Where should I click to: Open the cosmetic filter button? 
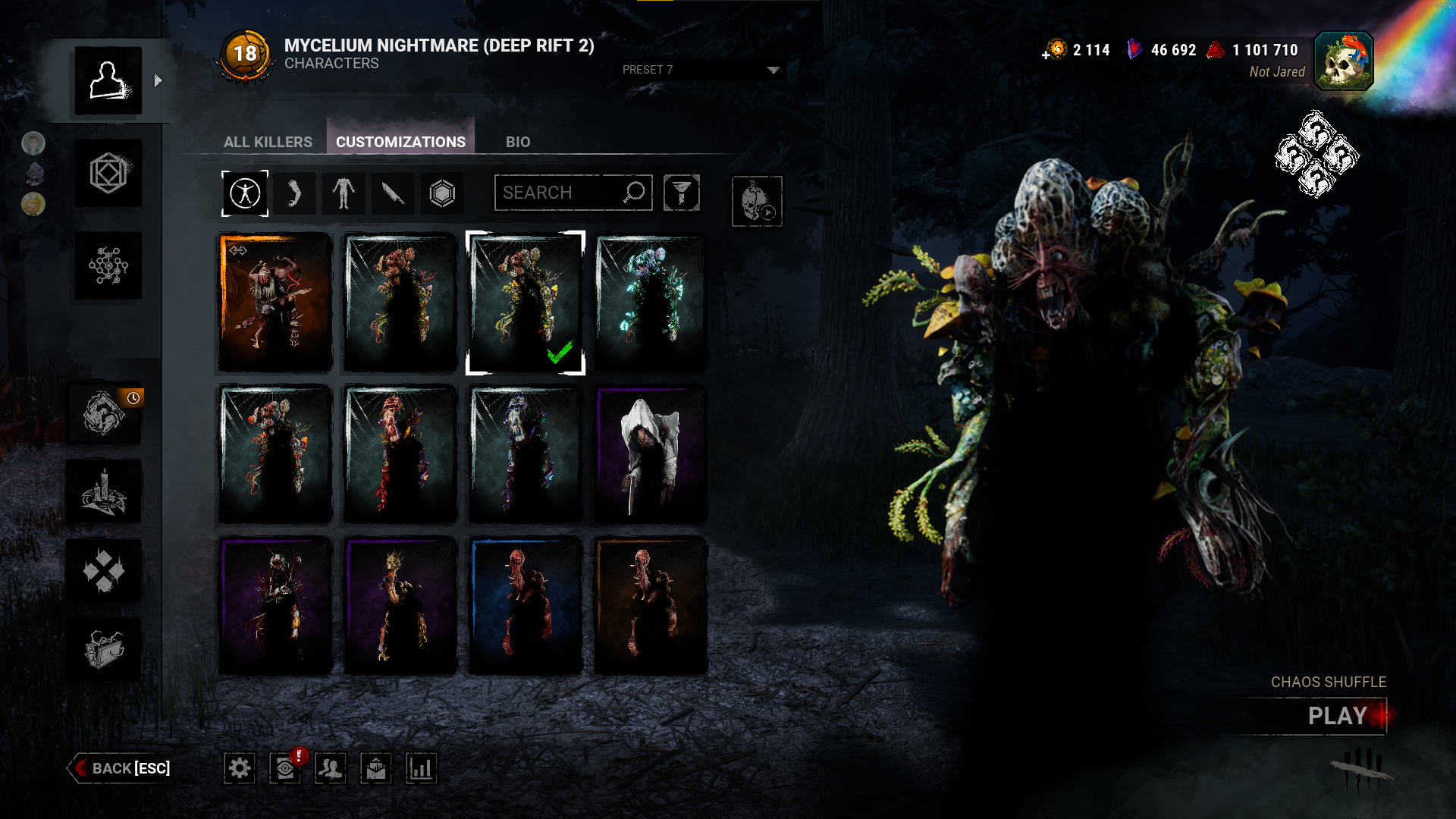pos(681,193)
